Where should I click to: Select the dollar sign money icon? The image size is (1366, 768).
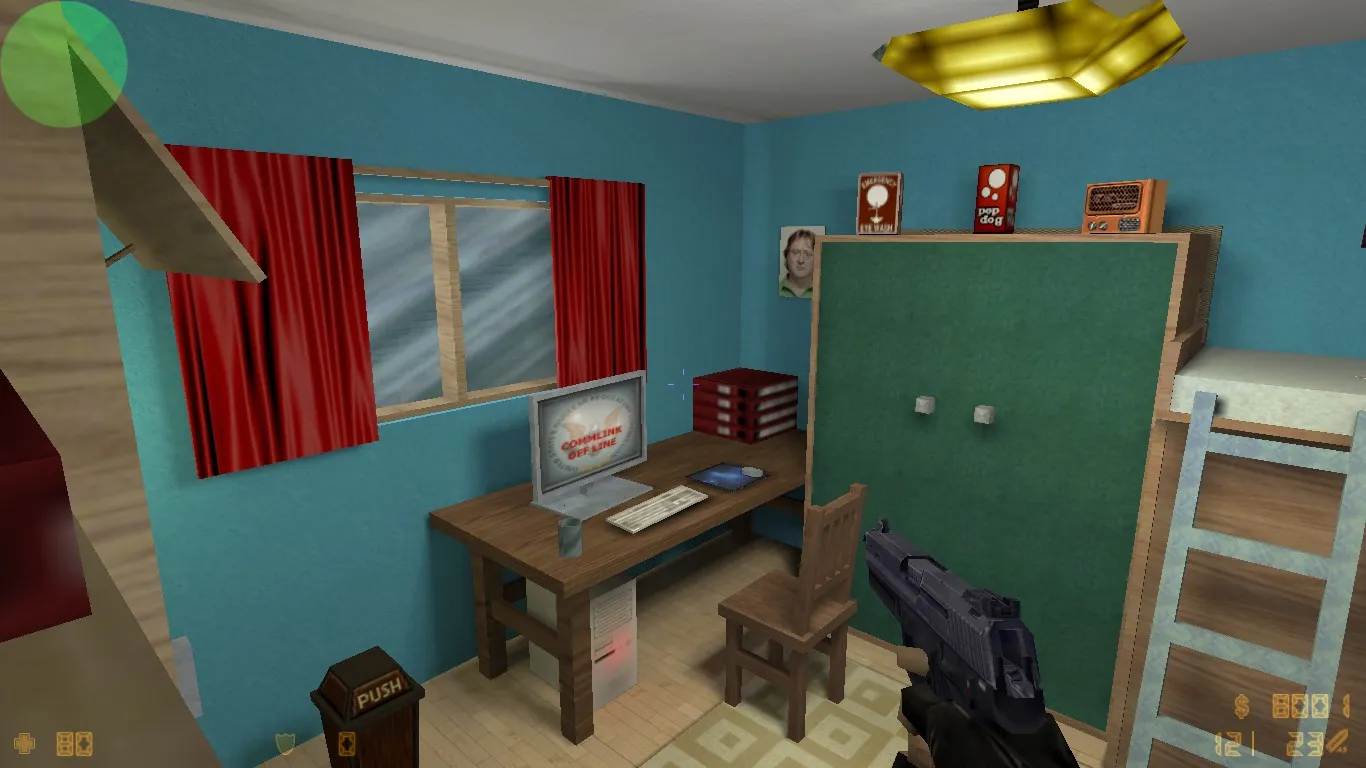coord(1242,706)
